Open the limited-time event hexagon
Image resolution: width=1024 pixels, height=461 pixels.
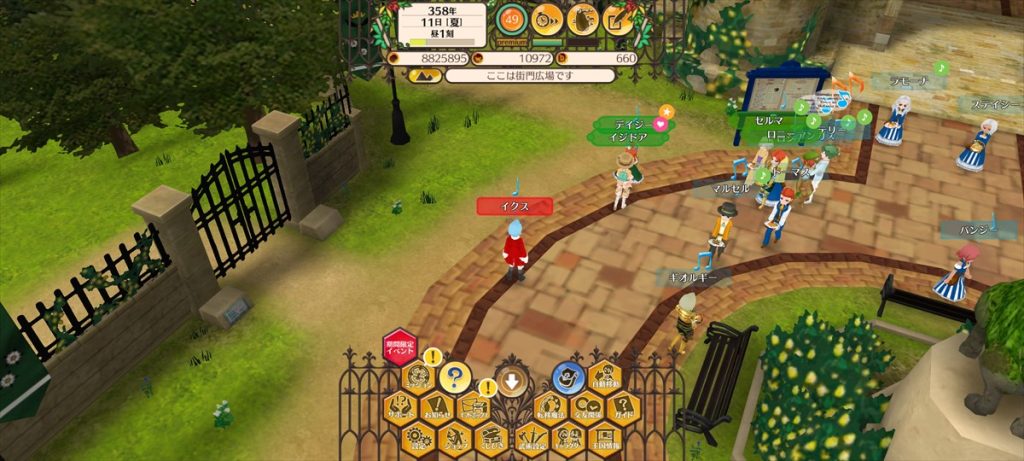(x=399, y=348)
